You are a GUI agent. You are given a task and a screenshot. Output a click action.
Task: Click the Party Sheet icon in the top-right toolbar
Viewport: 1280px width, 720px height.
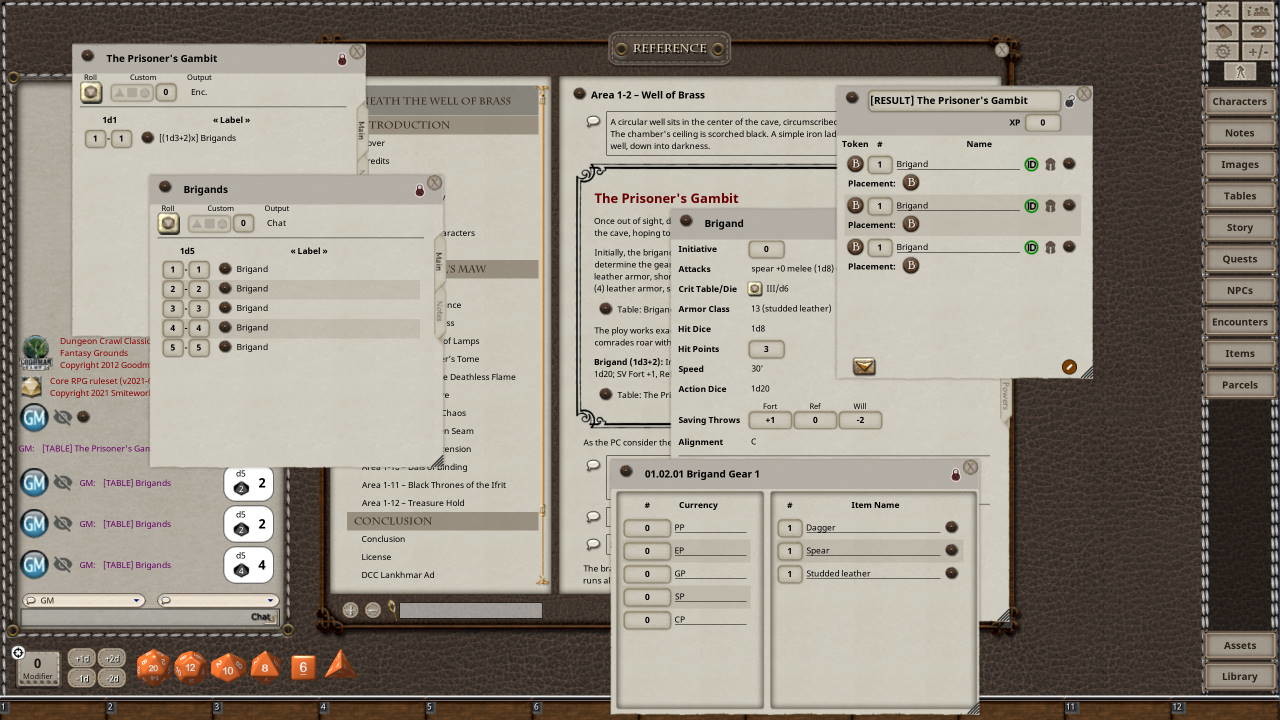point(1257,11)
